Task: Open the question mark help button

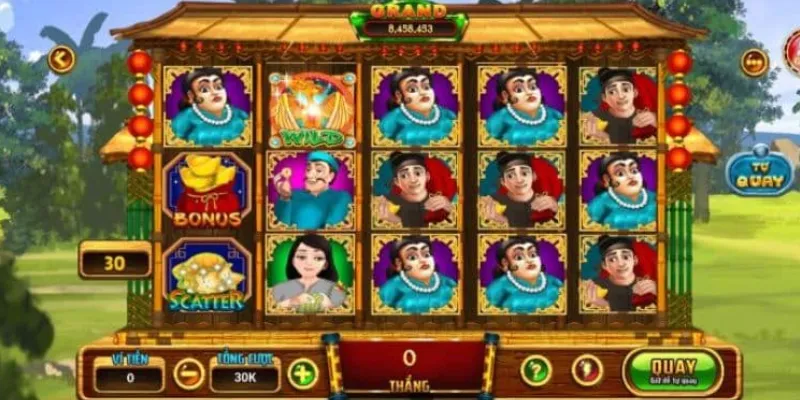Action: (536, 371)
